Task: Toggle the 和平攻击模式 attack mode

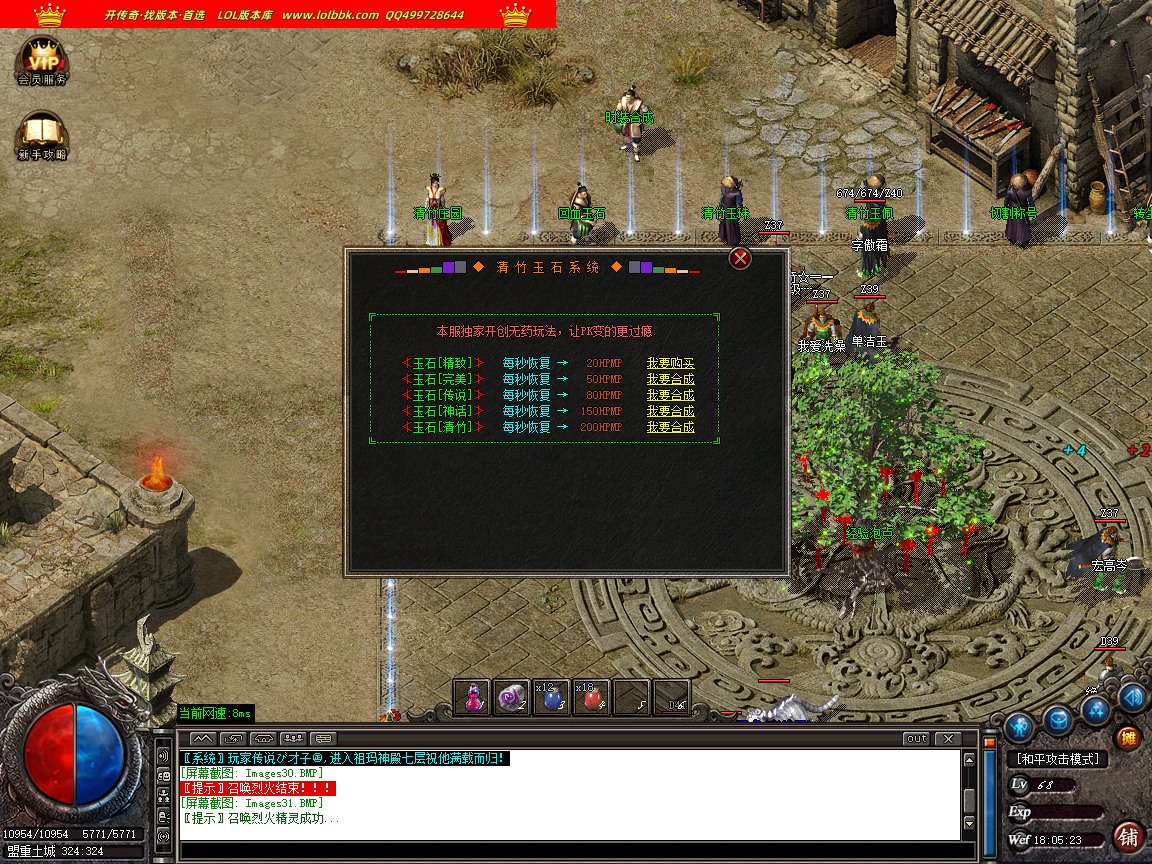Action: click(x=1057, y=759)
